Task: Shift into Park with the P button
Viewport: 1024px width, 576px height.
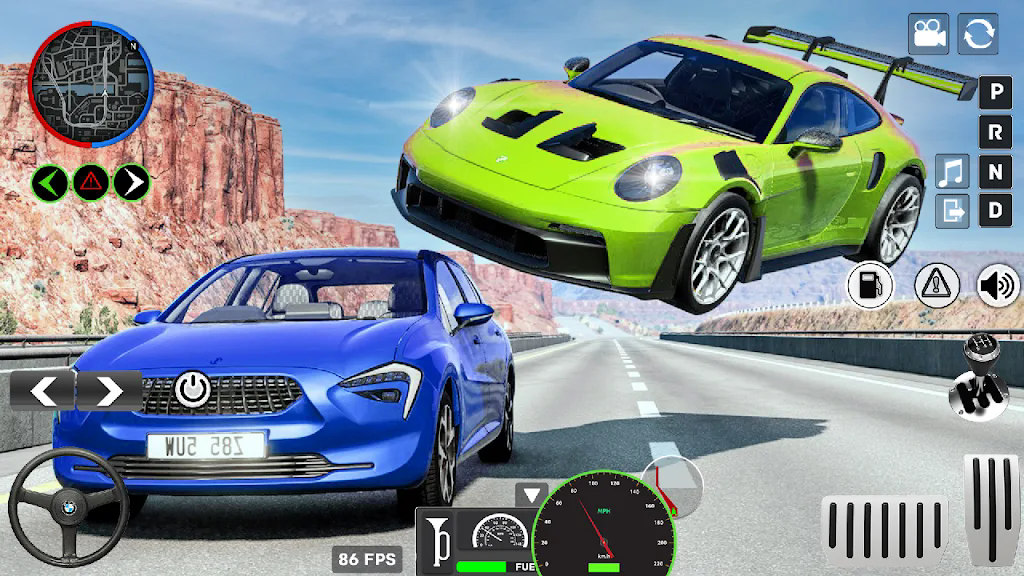Action: click(x=994, y=94)
